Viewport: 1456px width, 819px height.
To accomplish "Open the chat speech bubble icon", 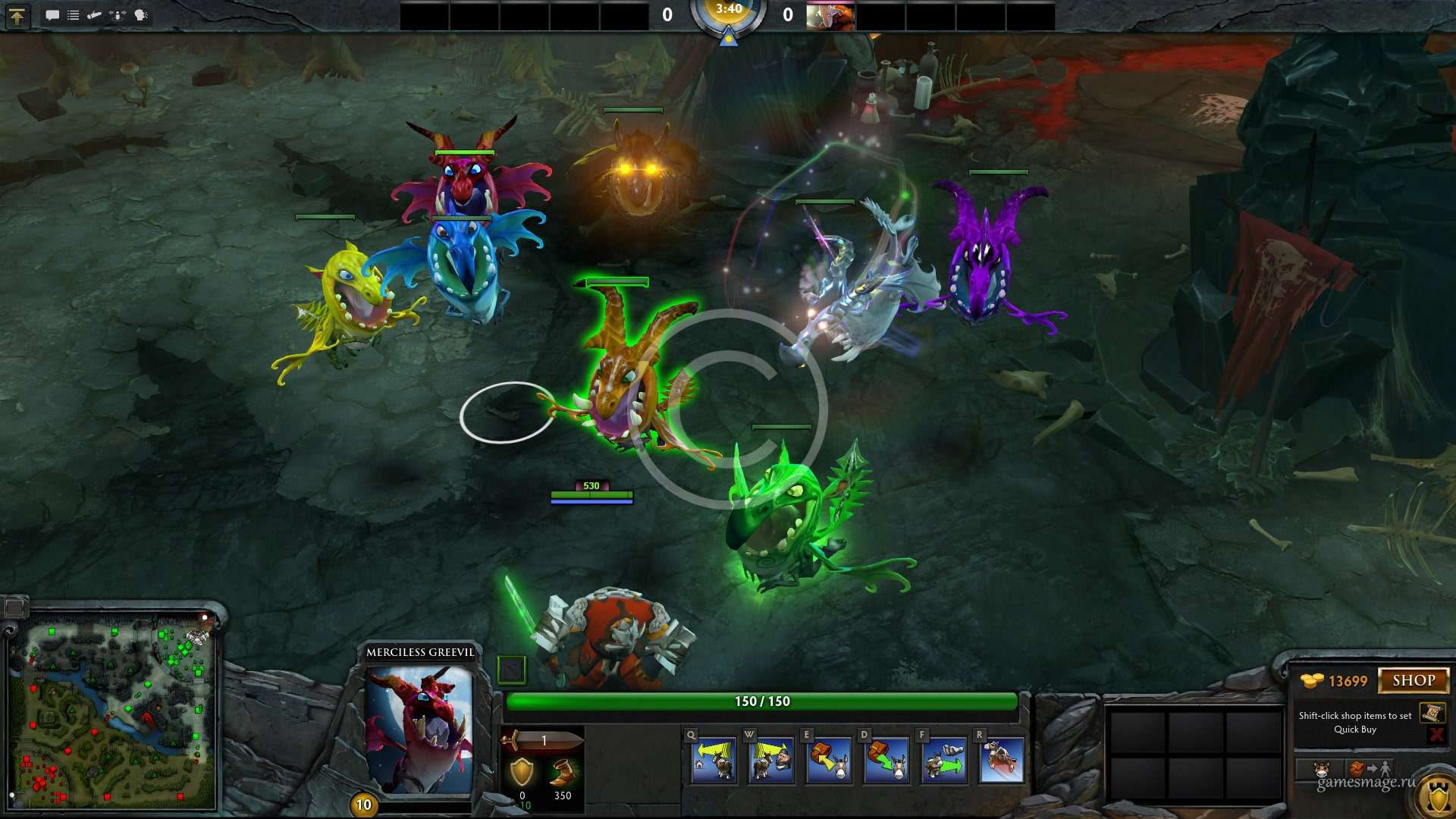I will (x=52, y=15).
